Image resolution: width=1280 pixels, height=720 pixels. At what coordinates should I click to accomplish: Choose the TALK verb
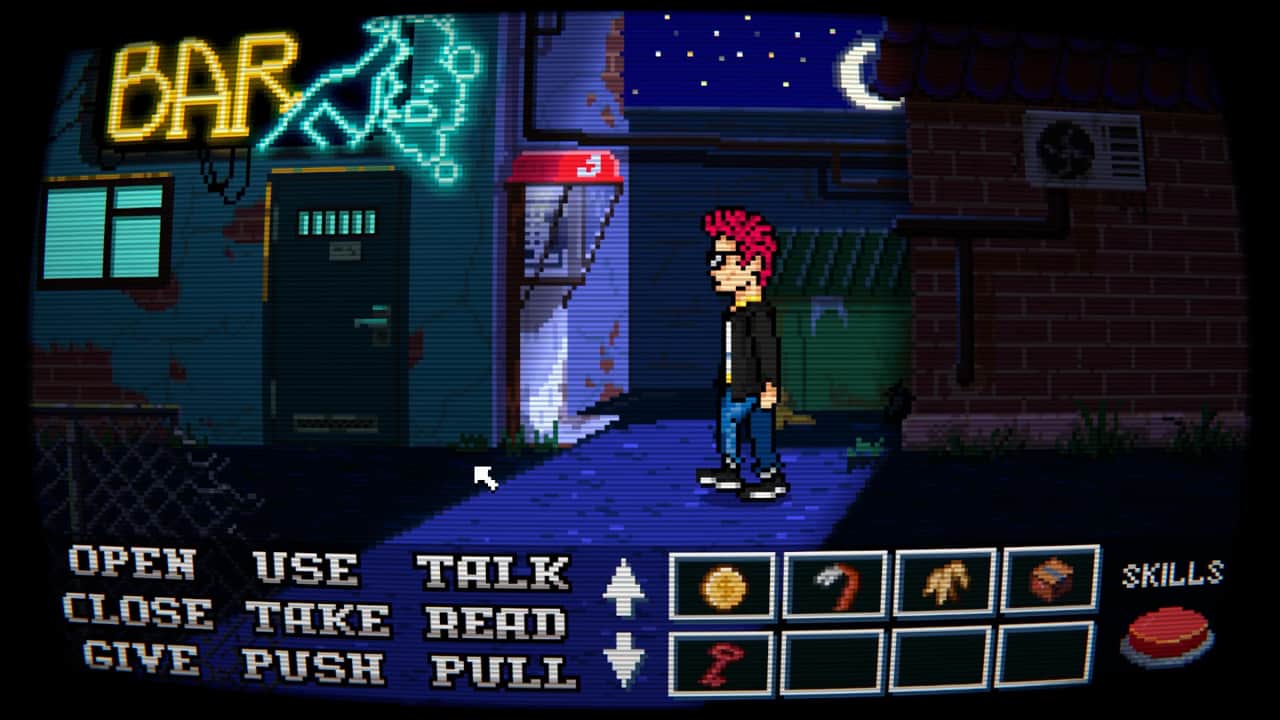(493, 572)
